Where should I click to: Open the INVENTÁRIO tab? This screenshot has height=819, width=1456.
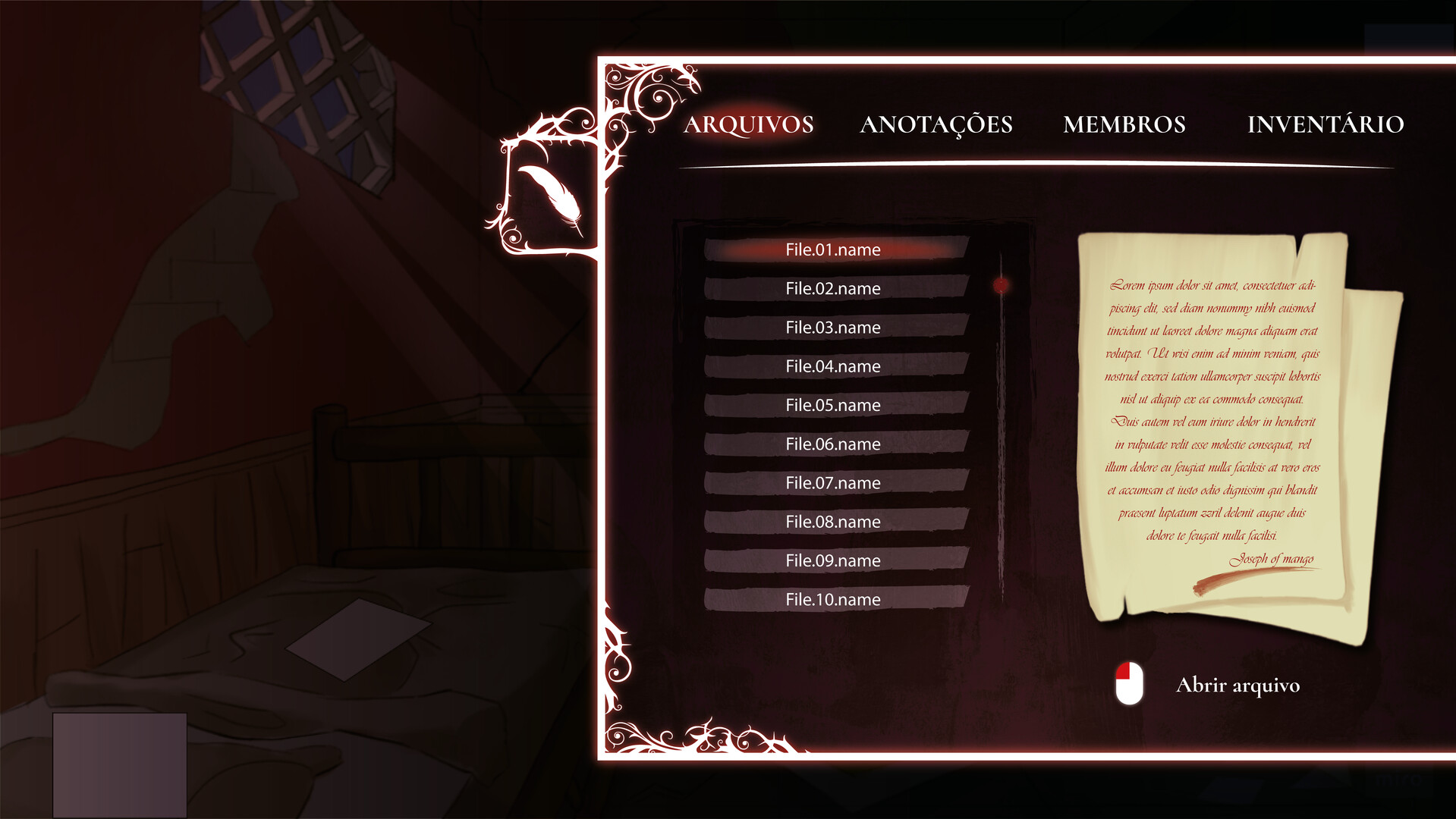coord(1325,124)
